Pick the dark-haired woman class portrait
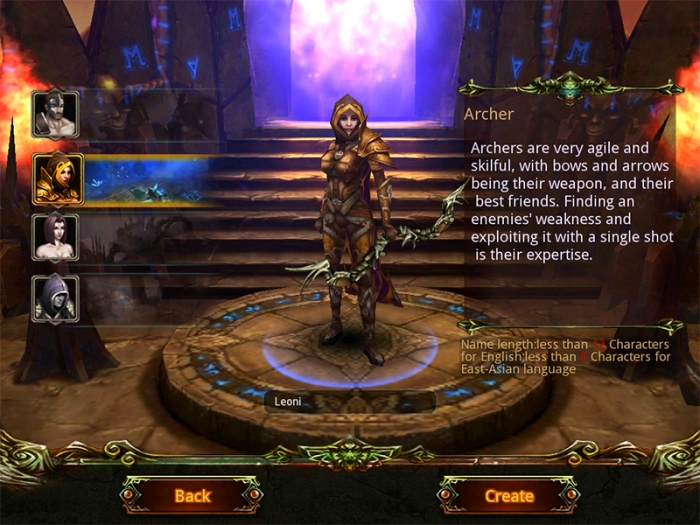700x525 pixels. pyautogui.click(x=54, y=237)
